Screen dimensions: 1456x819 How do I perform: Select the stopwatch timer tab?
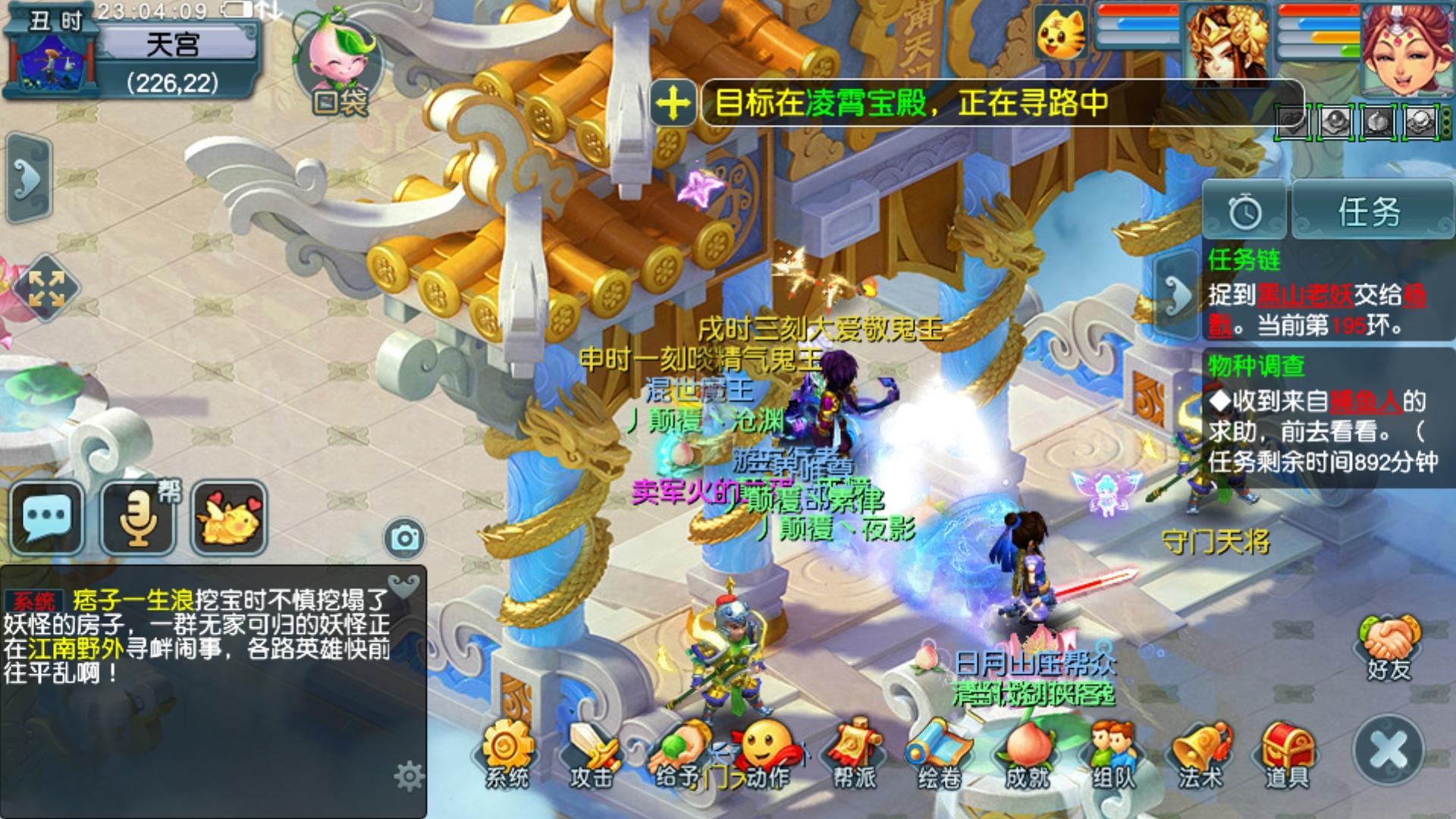click(1244, 212)
